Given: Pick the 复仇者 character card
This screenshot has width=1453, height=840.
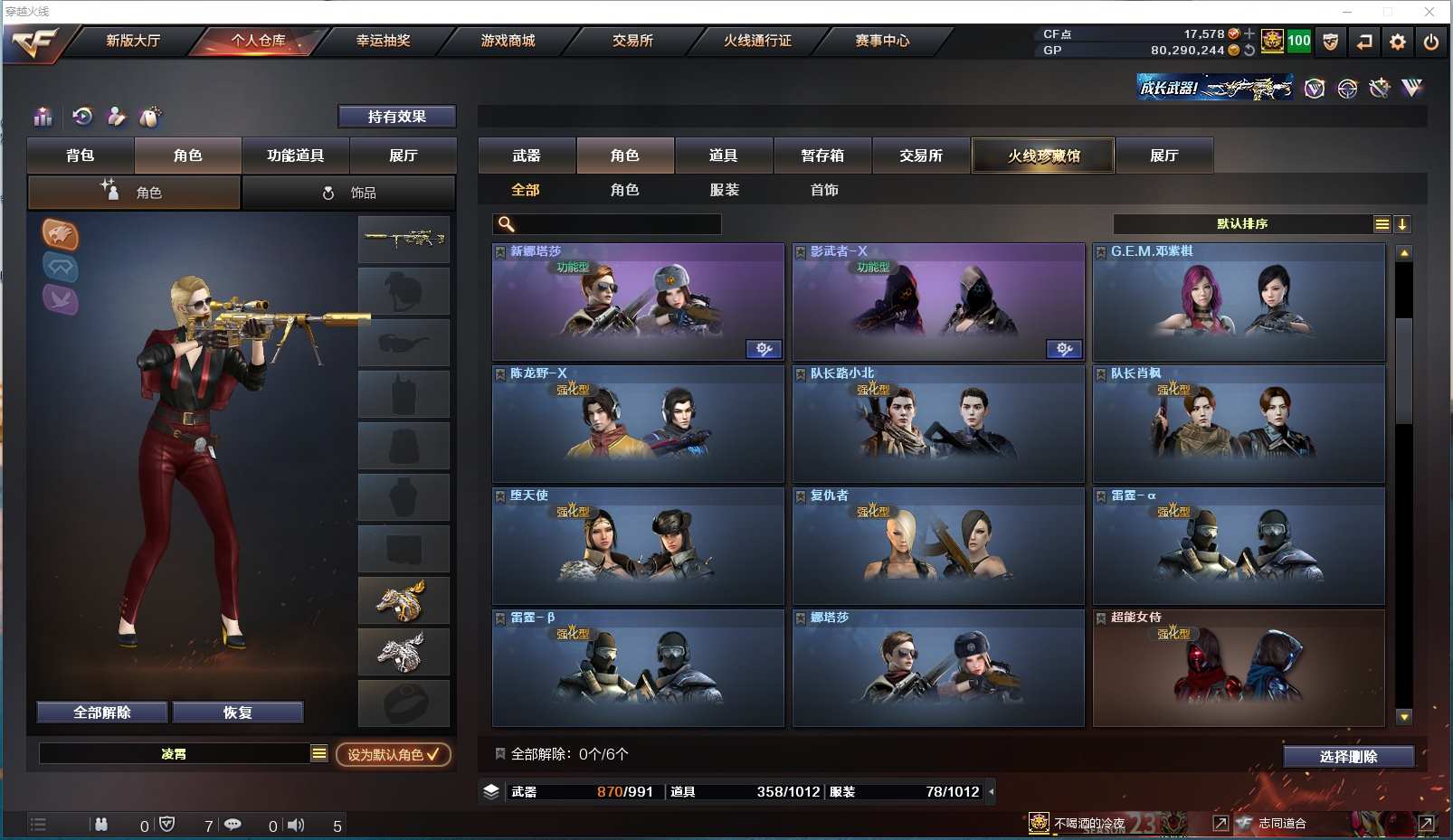Looking at the screenshot, I should click(938, 546).
